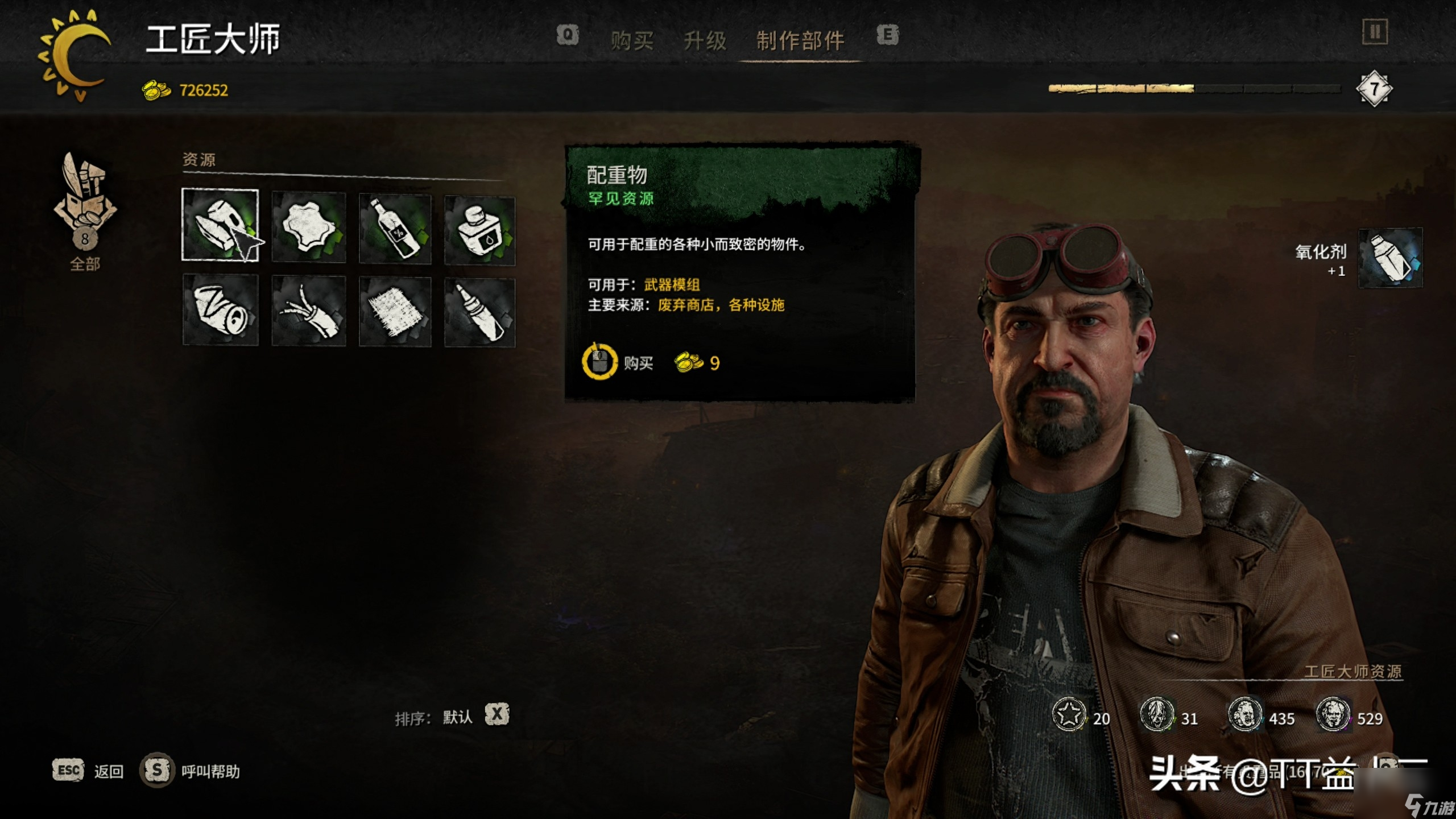Choose the ink jar resource slot
This screenshot has width=1456, height=819.
coord(479,230)
